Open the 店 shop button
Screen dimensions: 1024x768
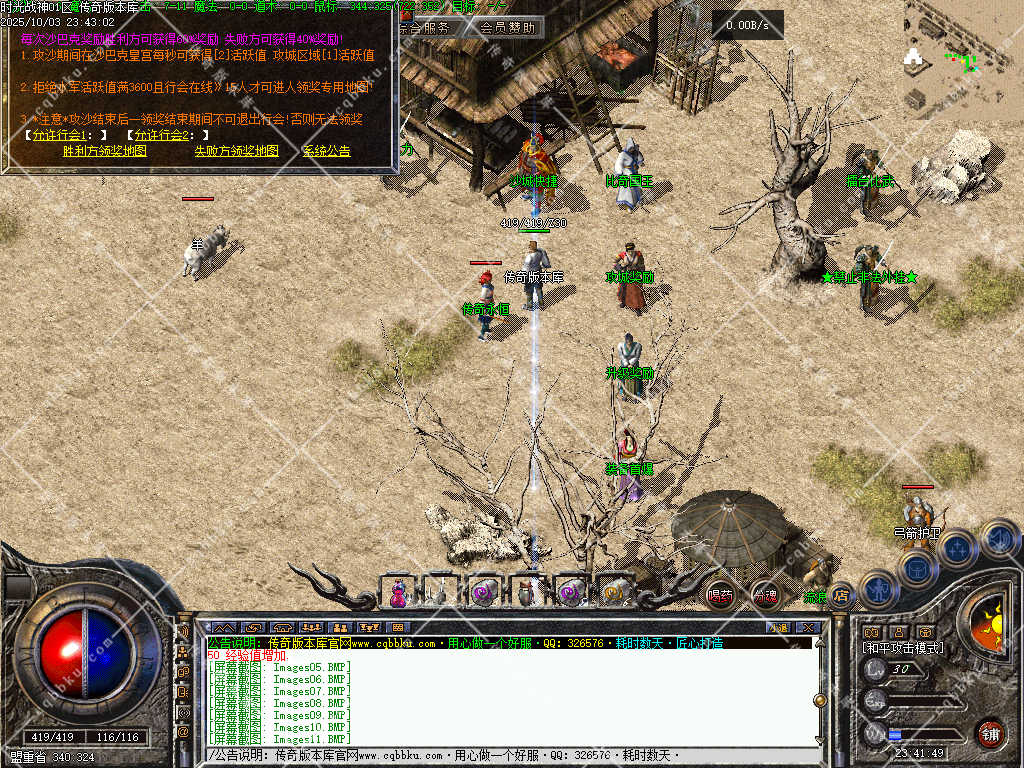(841, 595)
